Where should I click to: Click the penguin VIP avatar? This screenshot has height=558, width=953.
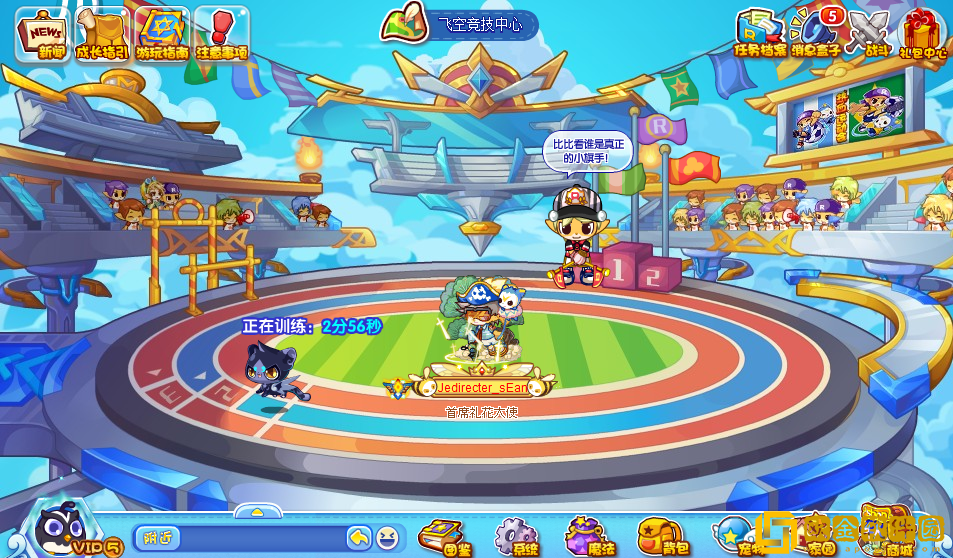(x=63, y=527)
